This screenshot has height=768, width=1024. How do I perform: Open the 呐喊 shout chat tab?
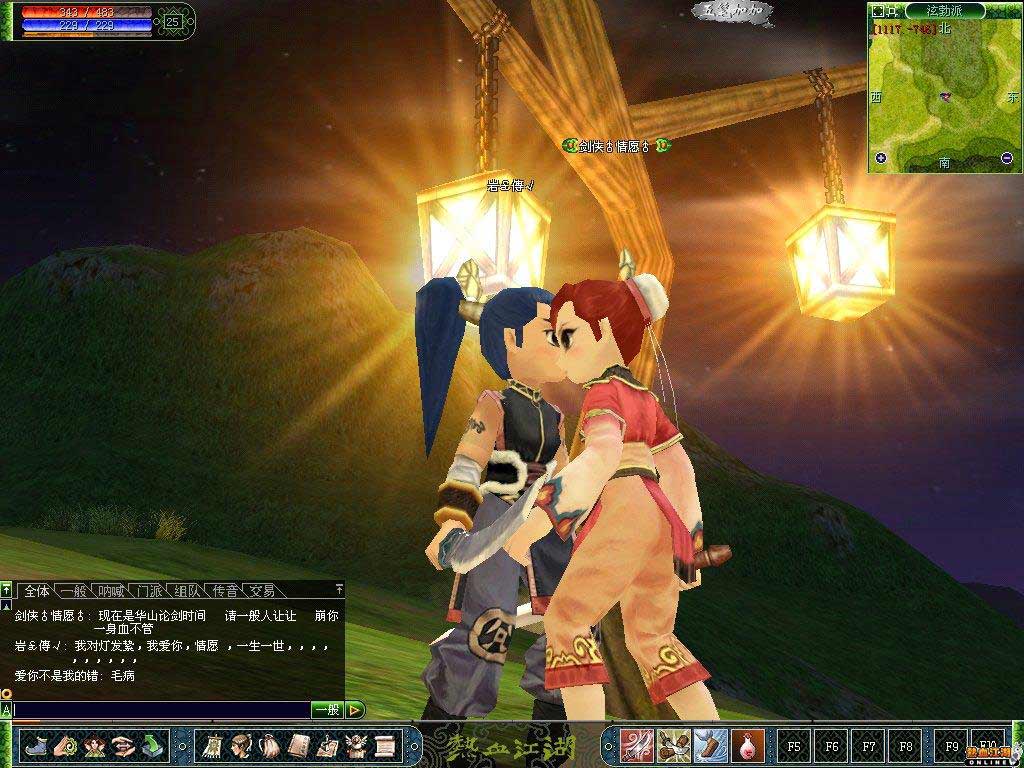(112, 591)
